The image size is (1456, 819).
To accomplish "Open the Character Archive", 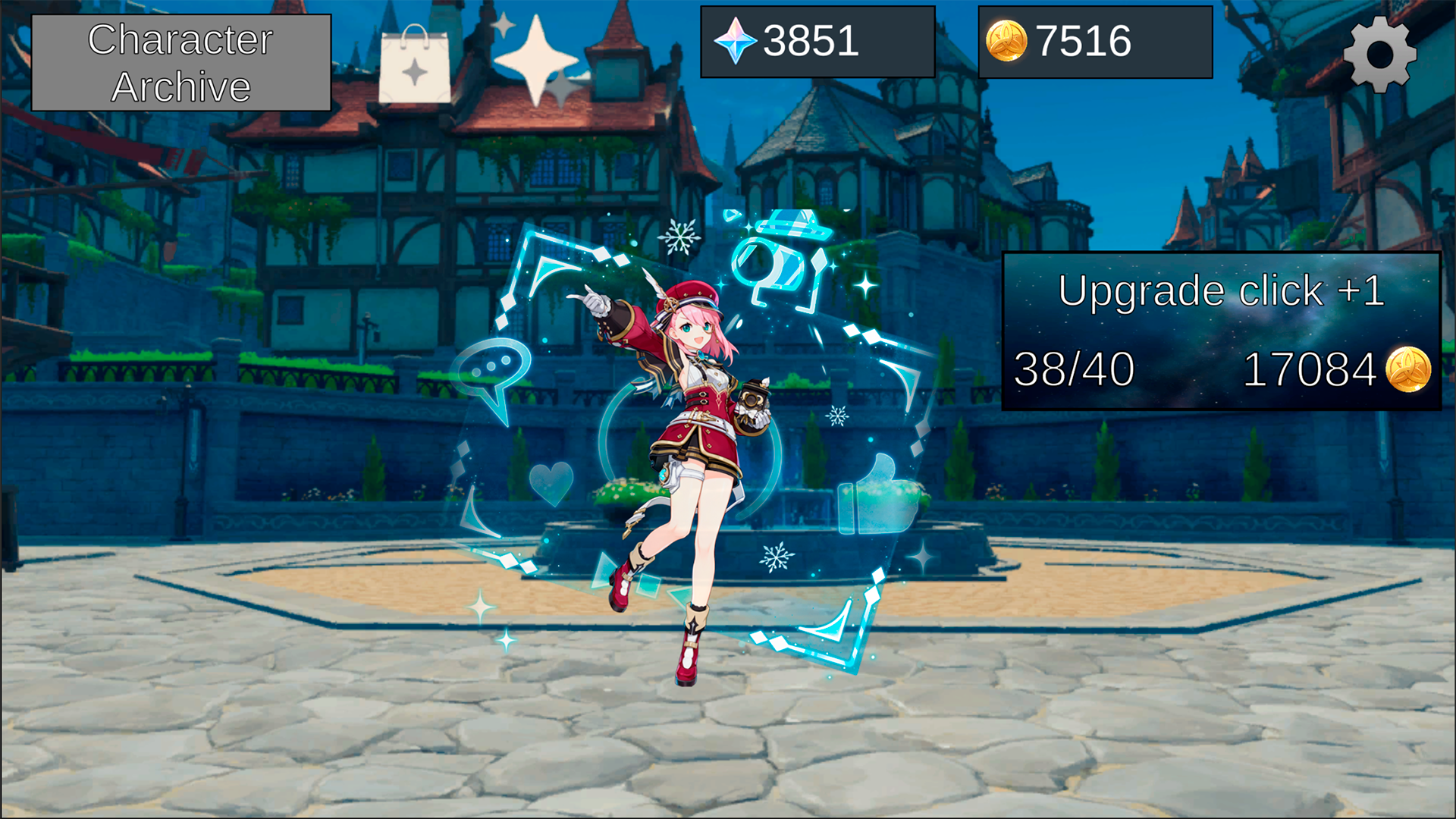I will tap(180, 61).
